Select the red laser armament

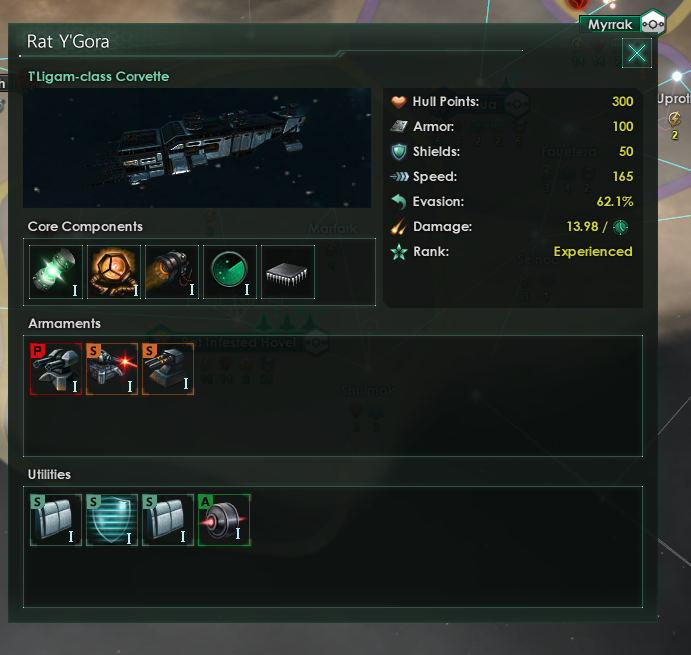coord(112,370)
